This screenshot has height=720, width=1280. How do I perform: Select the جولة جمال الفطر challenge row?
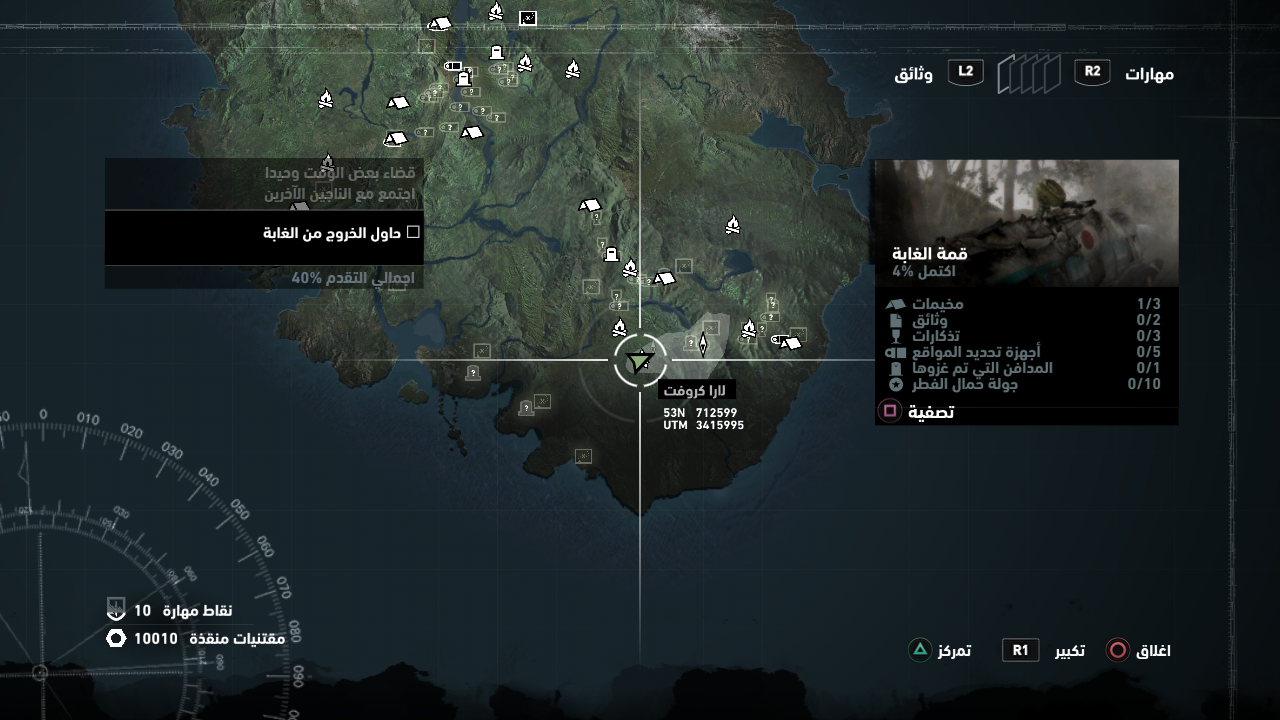click(1026, 384)
